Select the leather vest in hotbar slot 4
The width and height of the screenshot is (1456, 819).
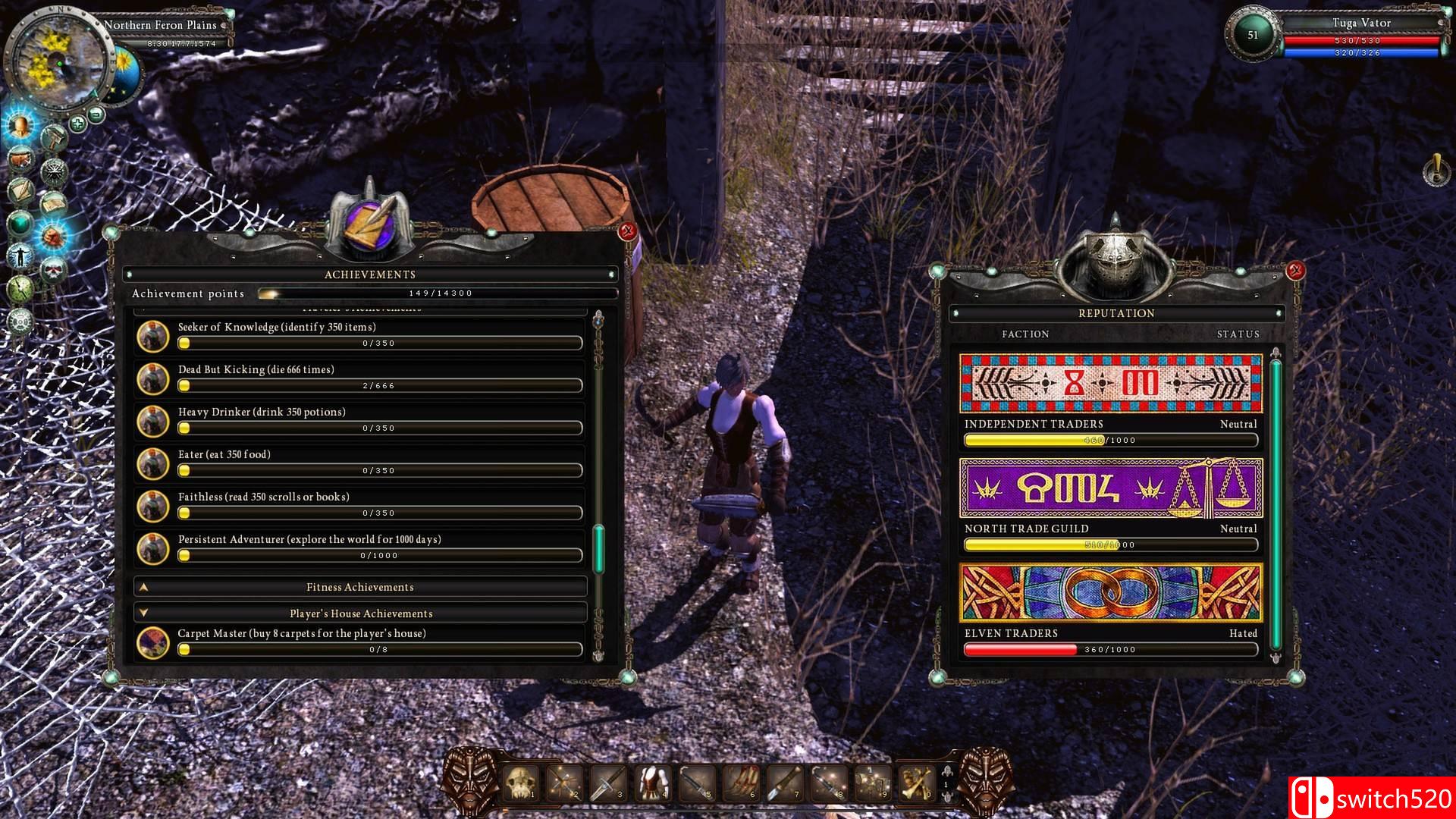pos(653,783)
